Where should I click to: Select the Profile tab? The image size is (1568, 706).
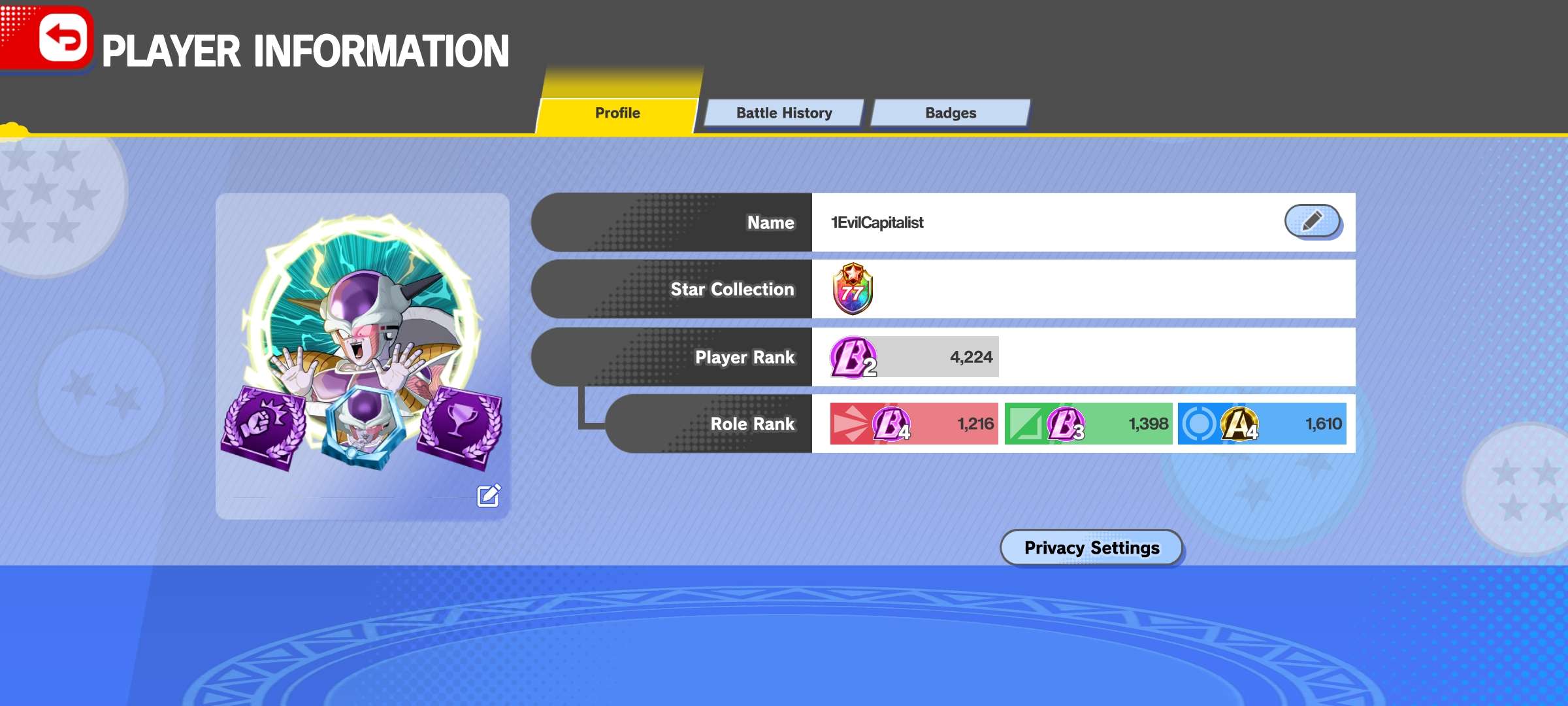[617, 113]
